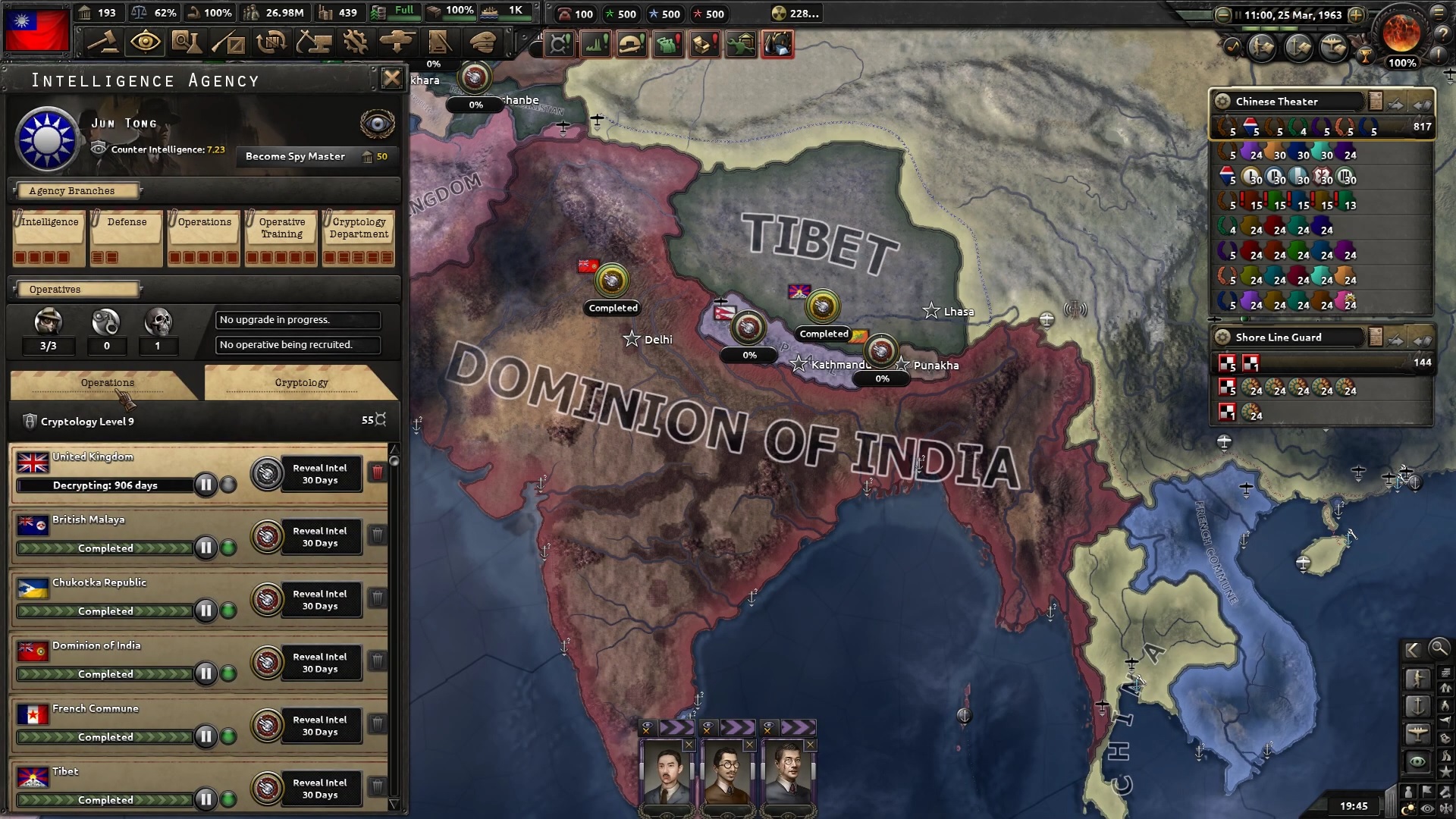The width and height of the screenshot is (1456, 819).
Task: Open the Operations tab
Action: pos(106,383)
